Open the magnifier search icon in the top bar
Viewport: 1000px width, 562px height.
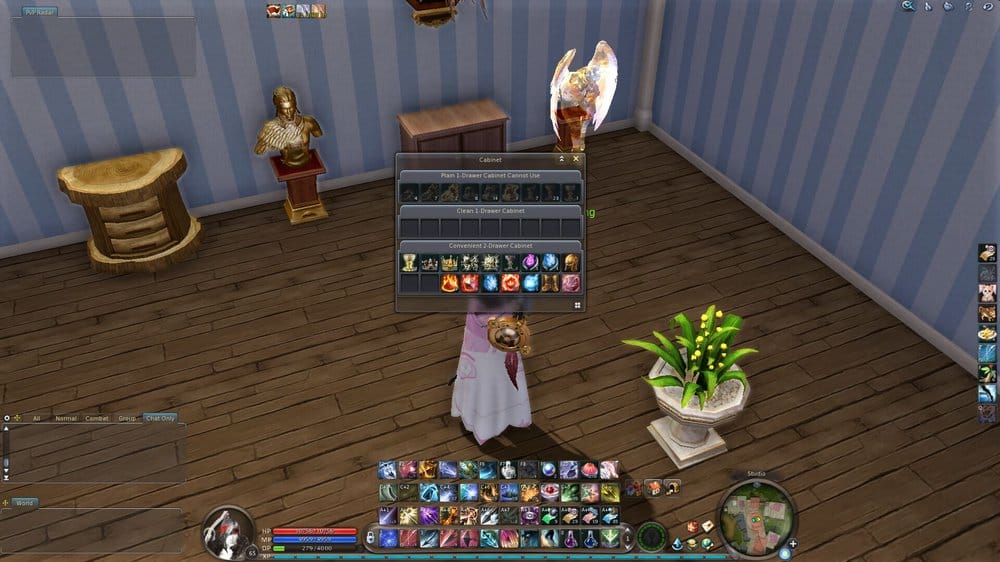908,6
